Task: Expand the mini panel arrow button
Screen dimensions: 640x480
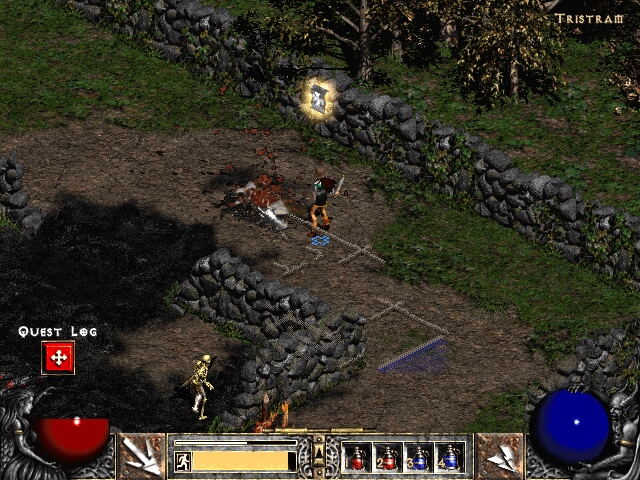Action: (x=319, y=454)
